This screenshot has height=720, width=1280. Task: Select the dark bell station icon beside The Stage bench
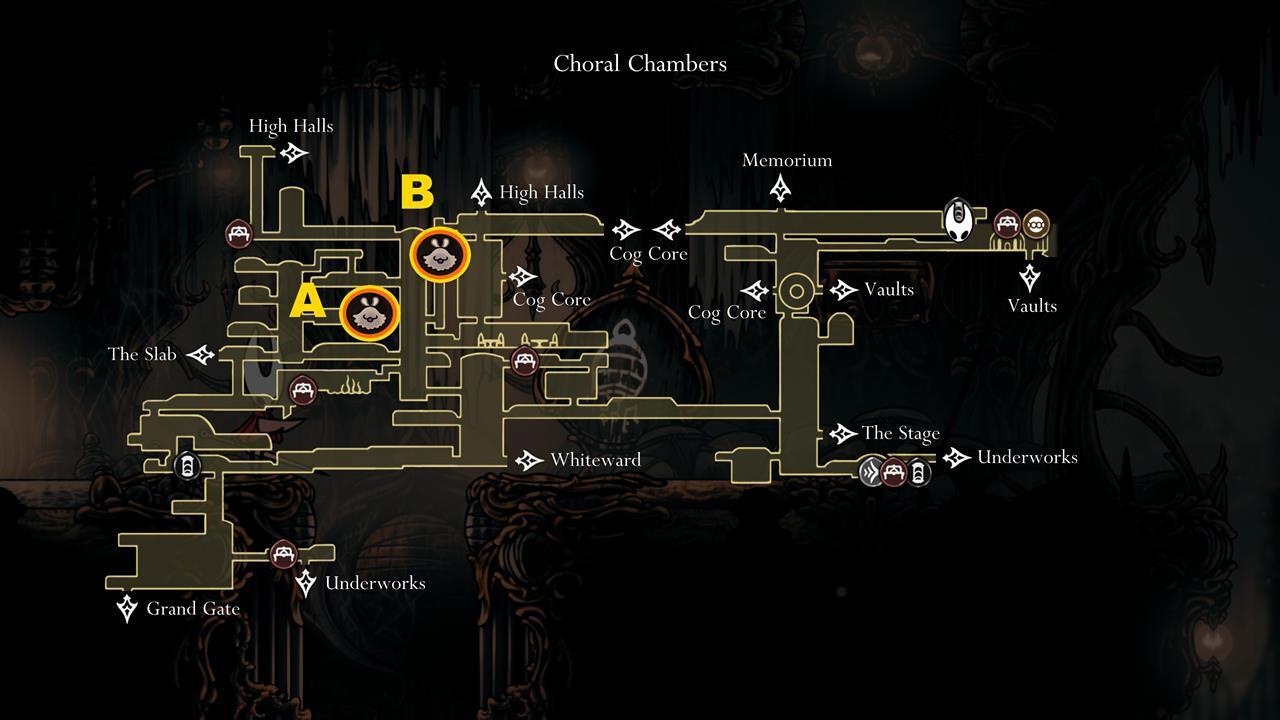tap(917, 471)
